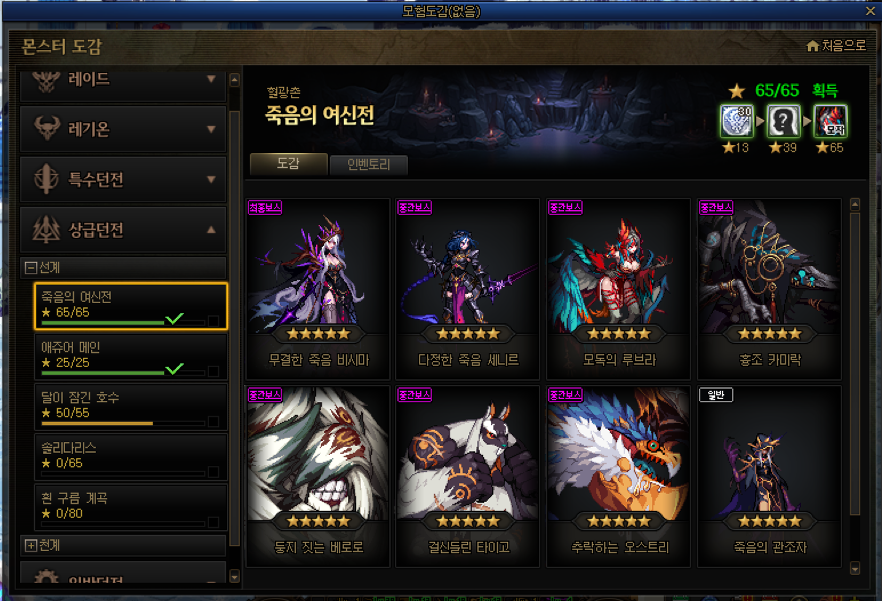This screenshot has width=882, height=601.
Task: Select the 다정한 죽음 세니르 monster card
Action: click(x=468, y=284)
